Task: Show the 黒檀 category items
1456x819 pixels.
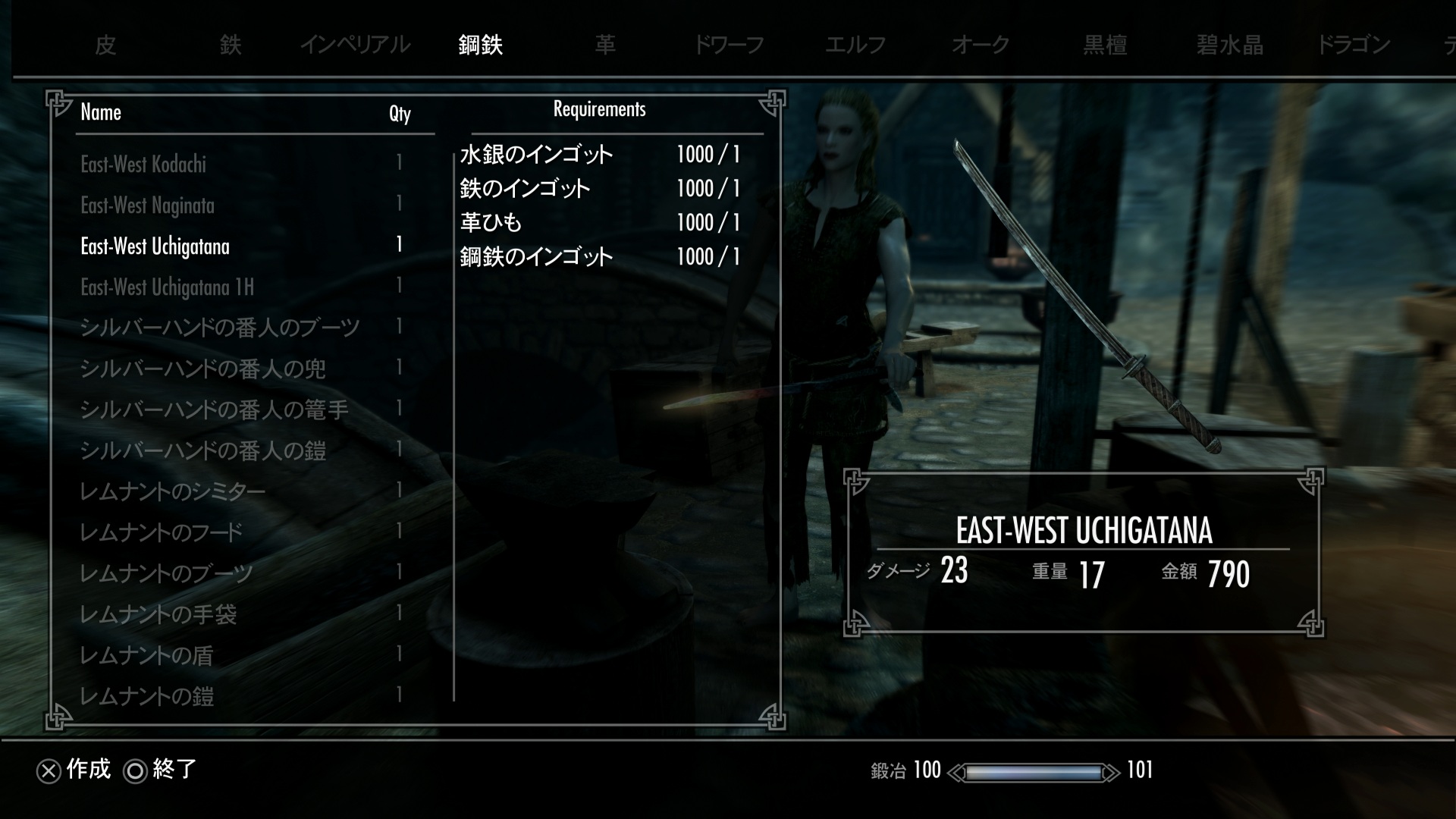Action: 1105,45
